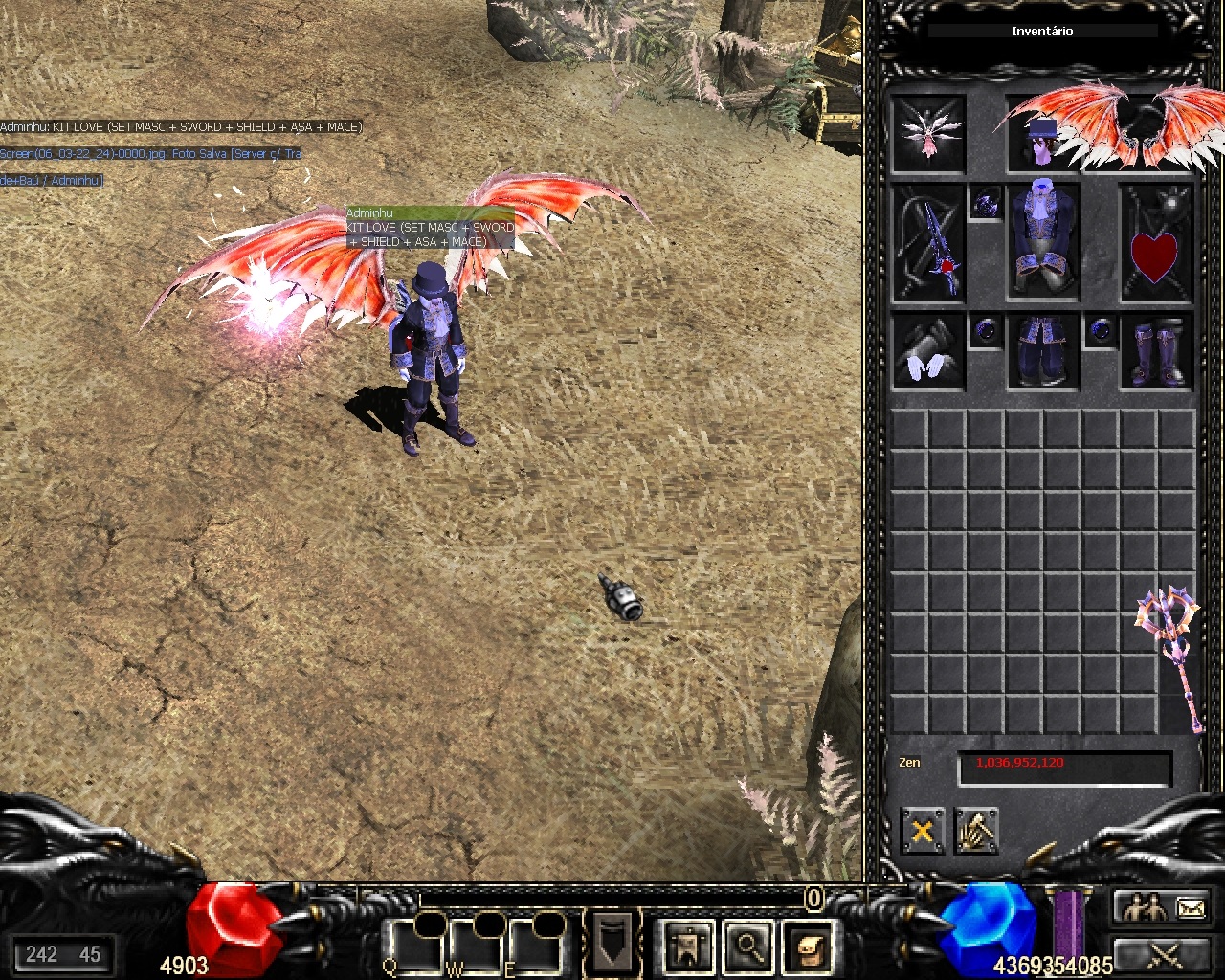Open the scroll icon on the bottom bar
The width and height of the screenshot is (1225, 980).
[x=808, y=946]
